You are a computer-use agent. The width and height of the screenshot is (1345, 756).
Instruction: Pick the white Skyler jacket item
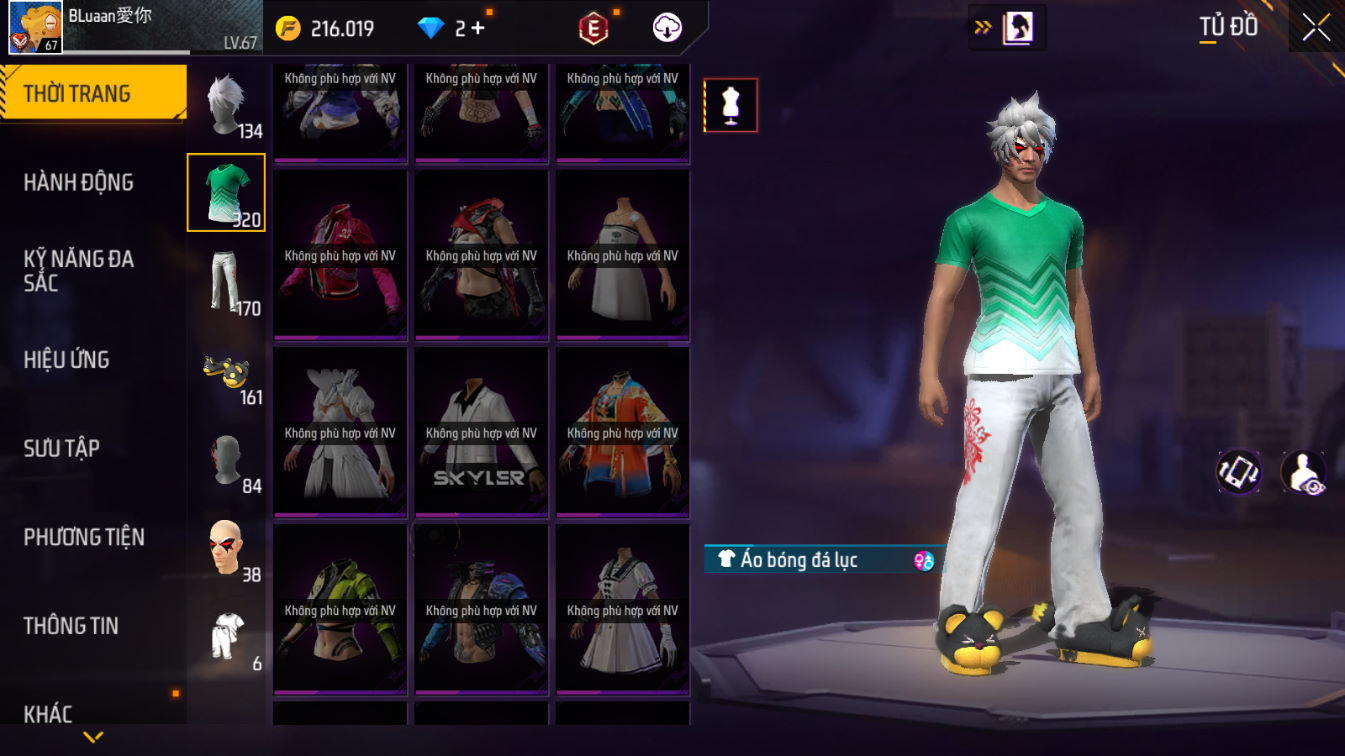[x=481, y=432]
